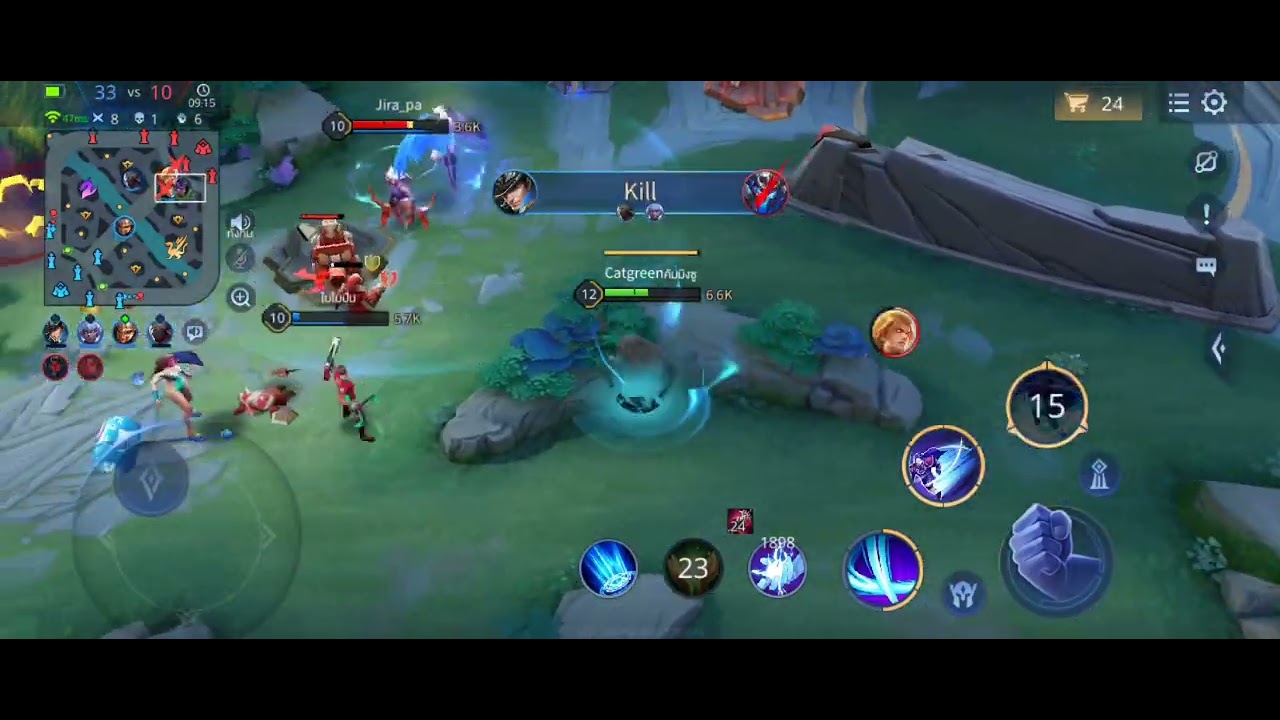Image resolution: width=1280 pixels, height=720 pixels.
Task: Target the tower with the tower icon
Action: [x=1099, y=475]
